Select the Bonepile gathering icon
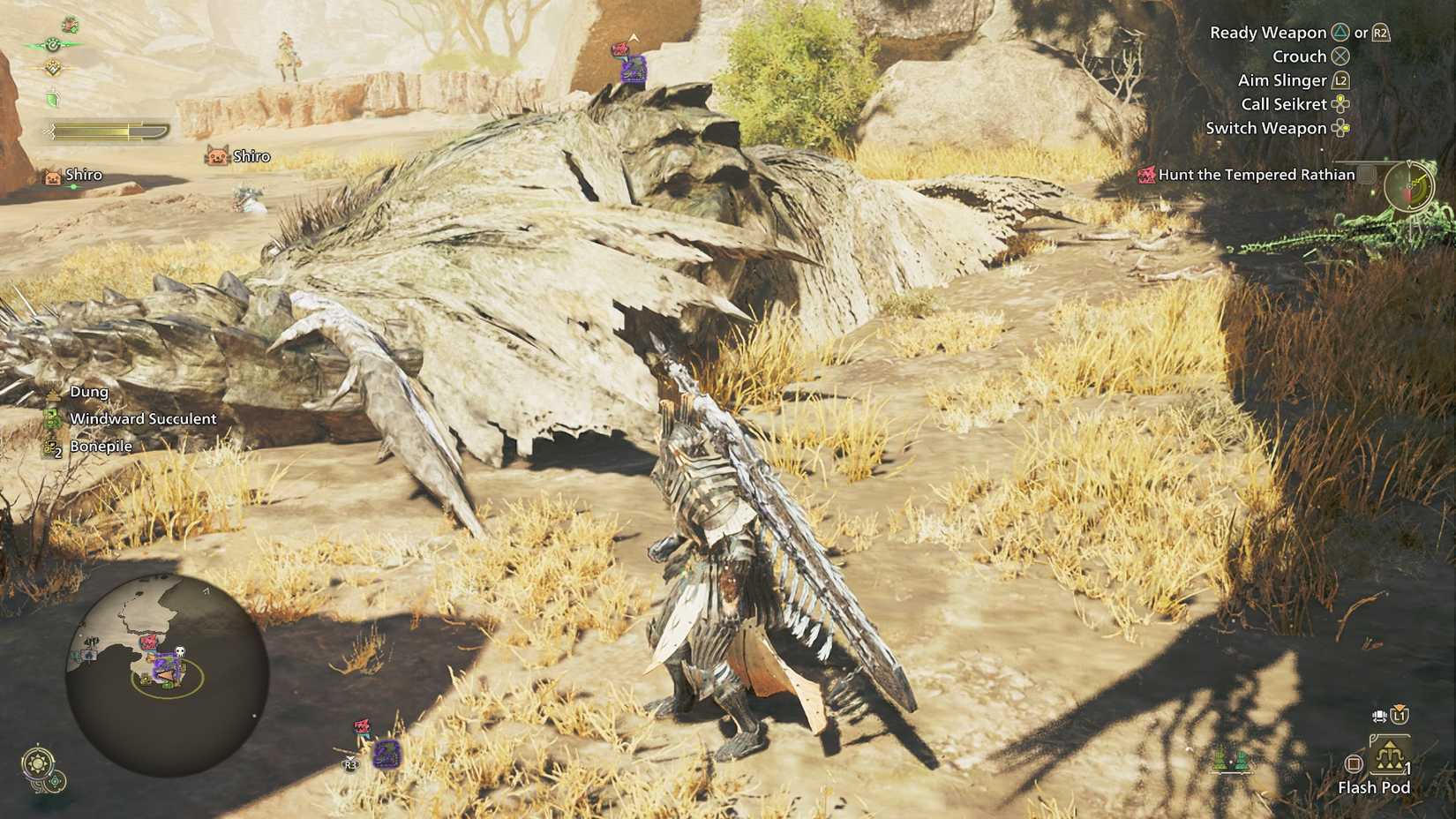This screenshot has height=819, width=1456. 51,447
